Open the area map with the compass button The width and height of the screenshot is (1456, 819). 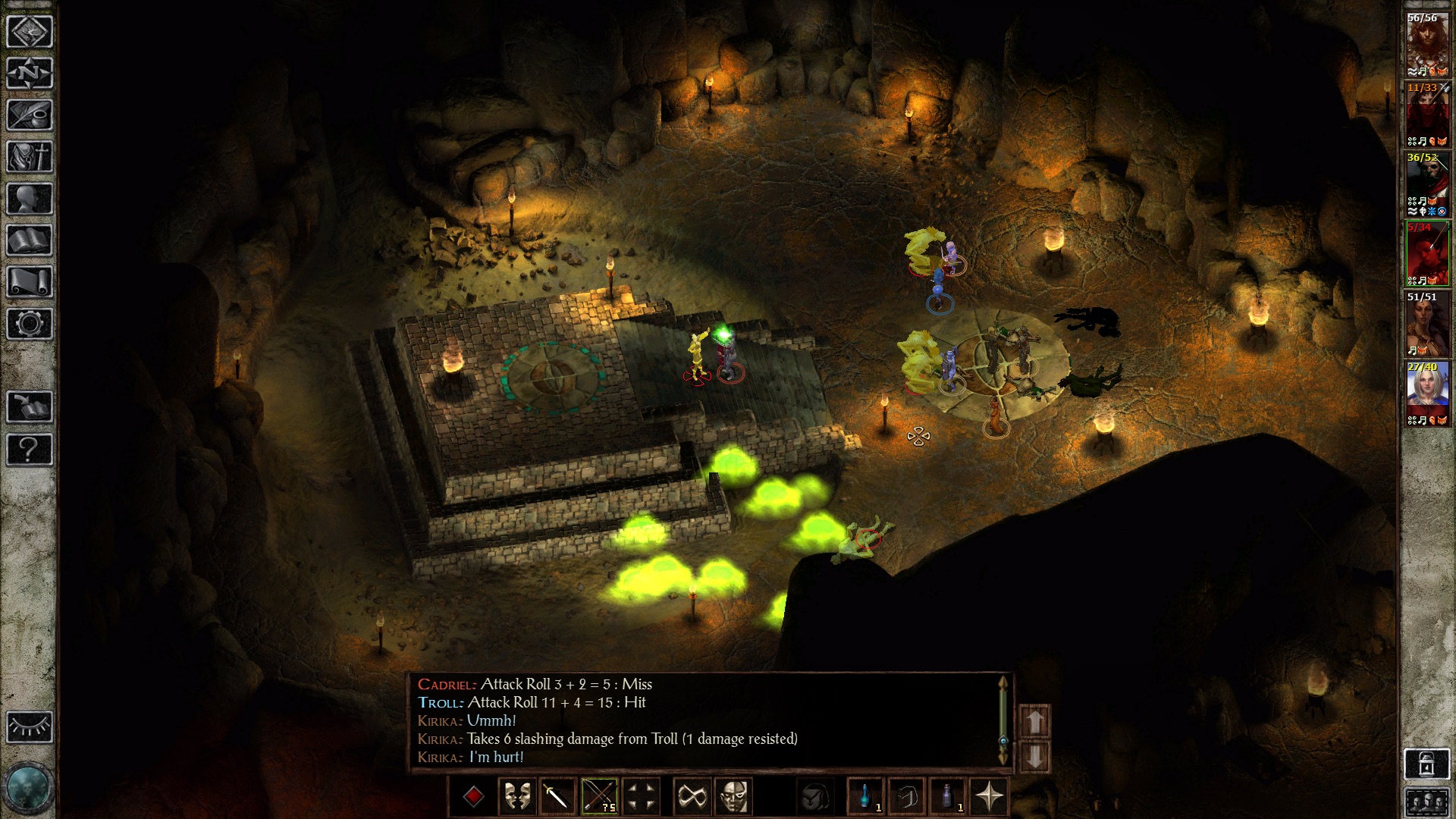[30, 74]
